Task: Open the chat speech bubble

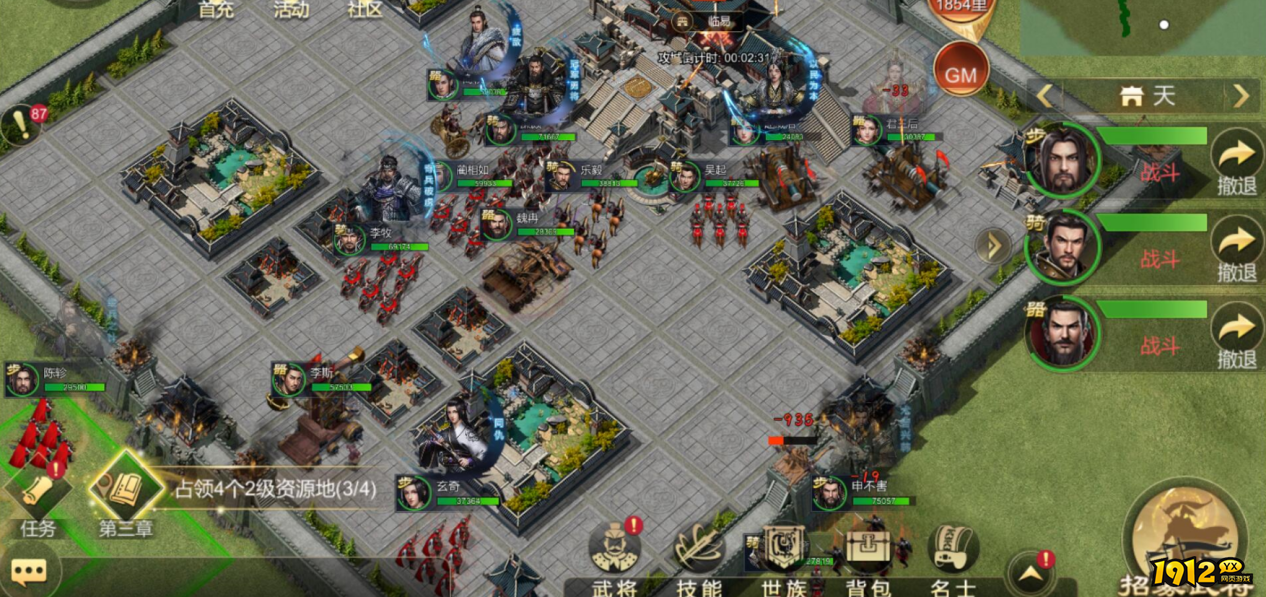Action: pos(29,572)
